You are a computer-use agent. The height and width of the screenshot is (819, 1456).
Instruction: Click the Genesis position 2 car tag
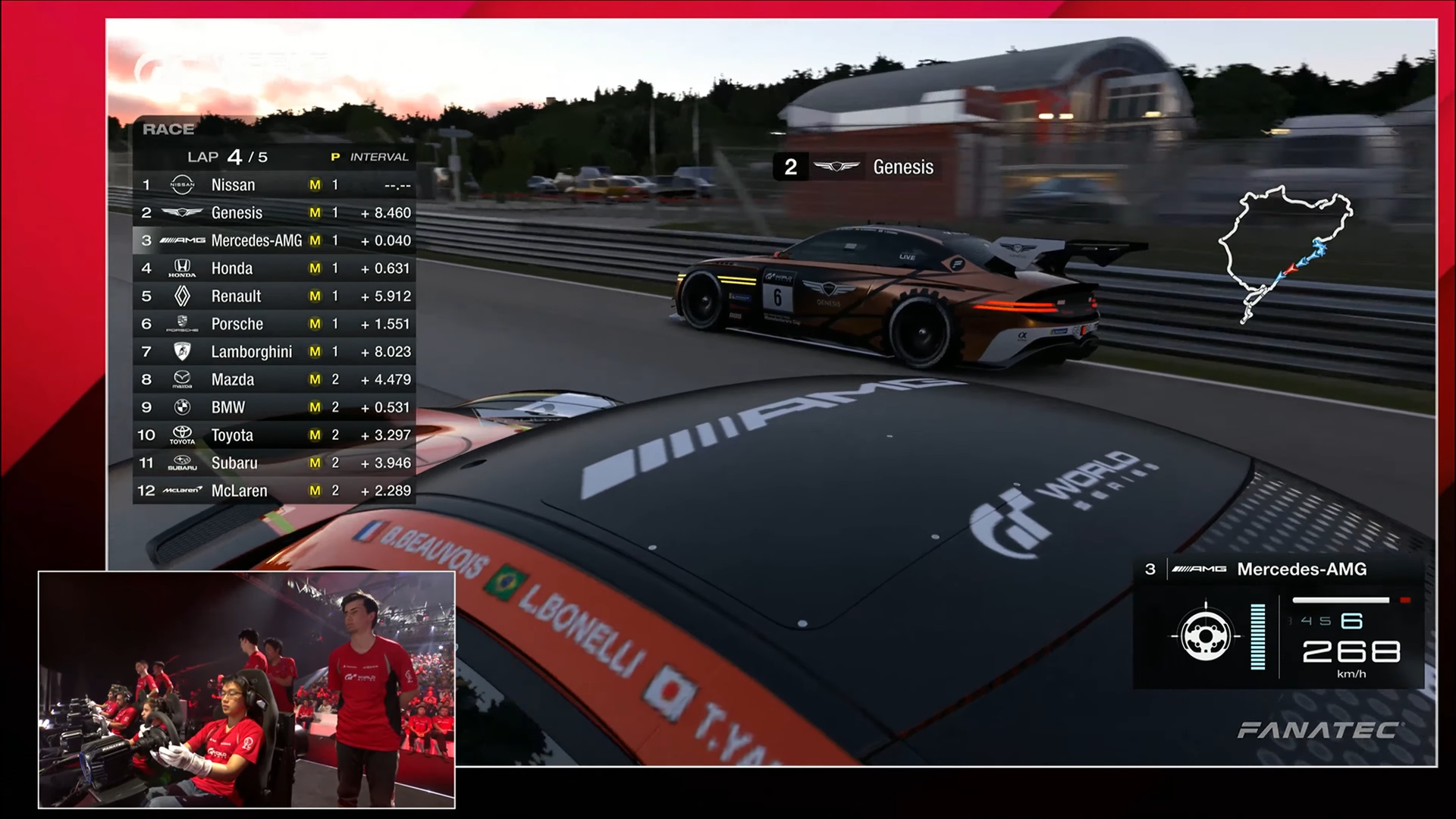click(857, 167)
